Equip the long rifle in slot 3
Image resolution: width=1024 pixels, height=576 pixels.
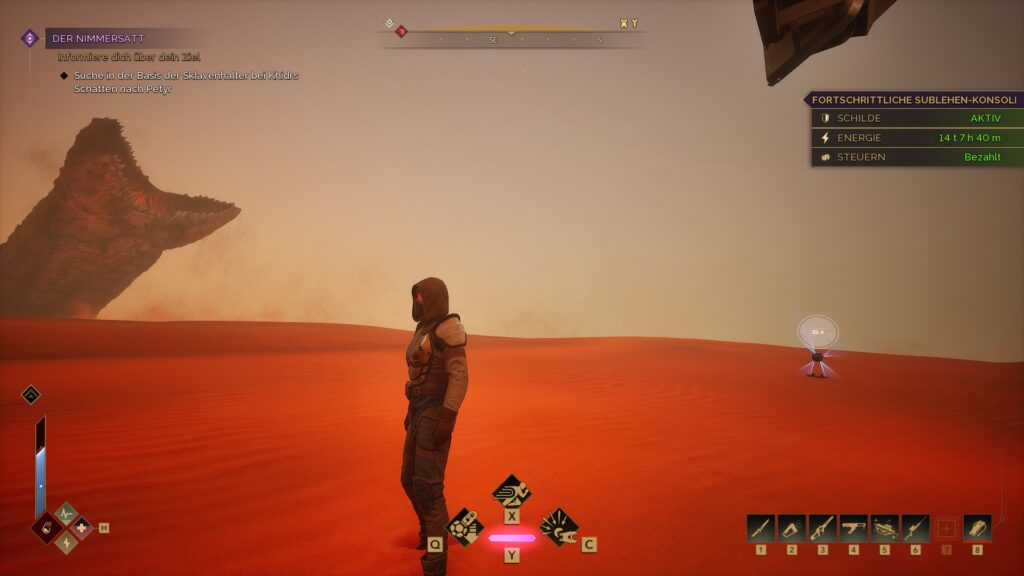[823, 528]
